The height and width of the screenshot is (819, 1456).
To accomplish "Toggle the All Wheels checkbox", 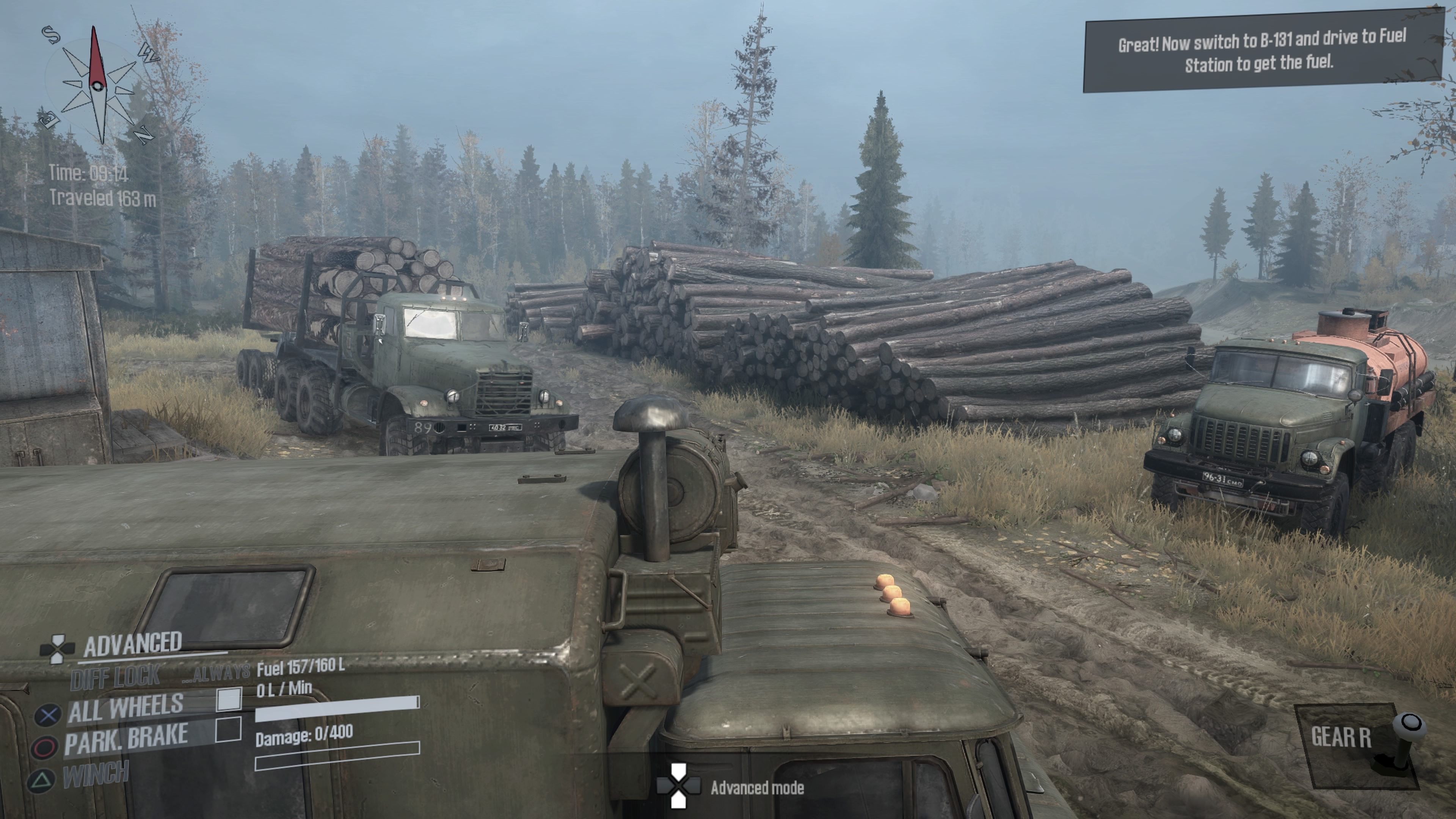I will click(229, 699).
